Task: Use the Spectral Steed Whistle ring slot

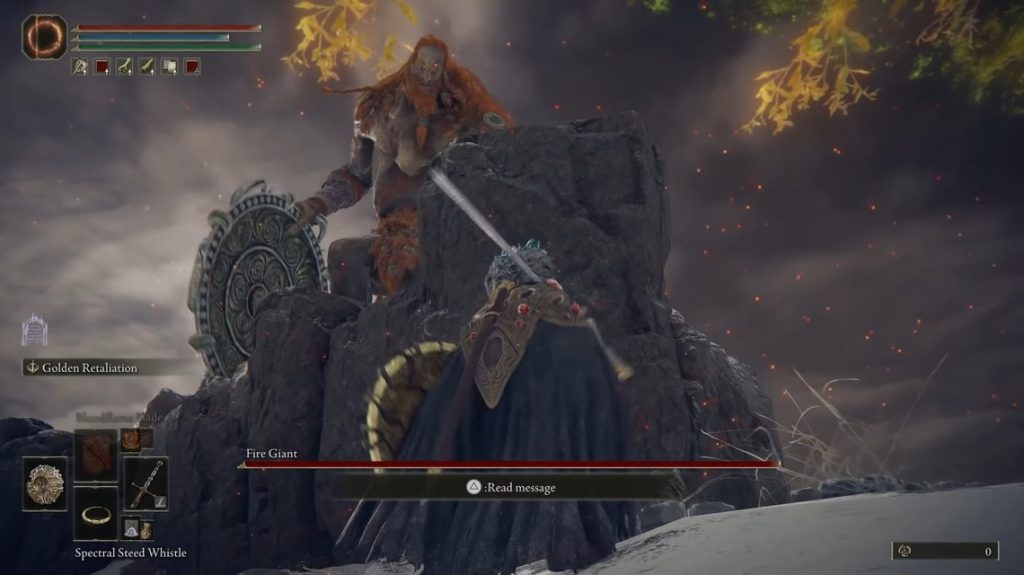Action: (96, 514)
